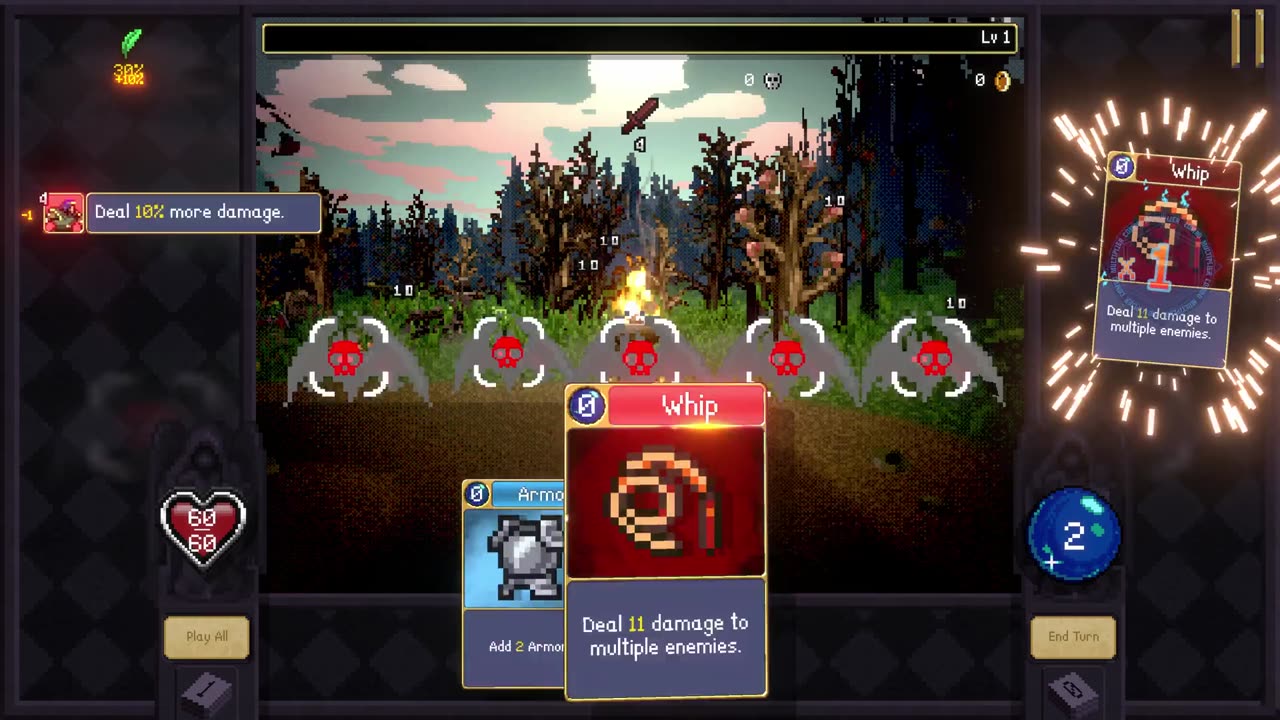
Task: Open the draw pile deck icon
Action: tap(208, 692)
